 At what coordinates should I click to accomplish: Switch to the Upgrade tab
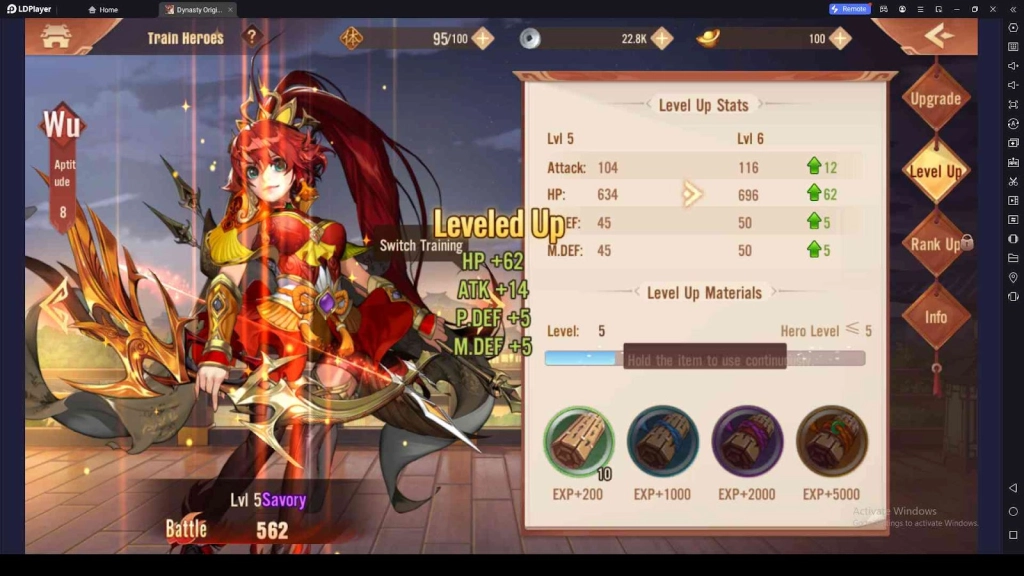(x=935, y=99)
